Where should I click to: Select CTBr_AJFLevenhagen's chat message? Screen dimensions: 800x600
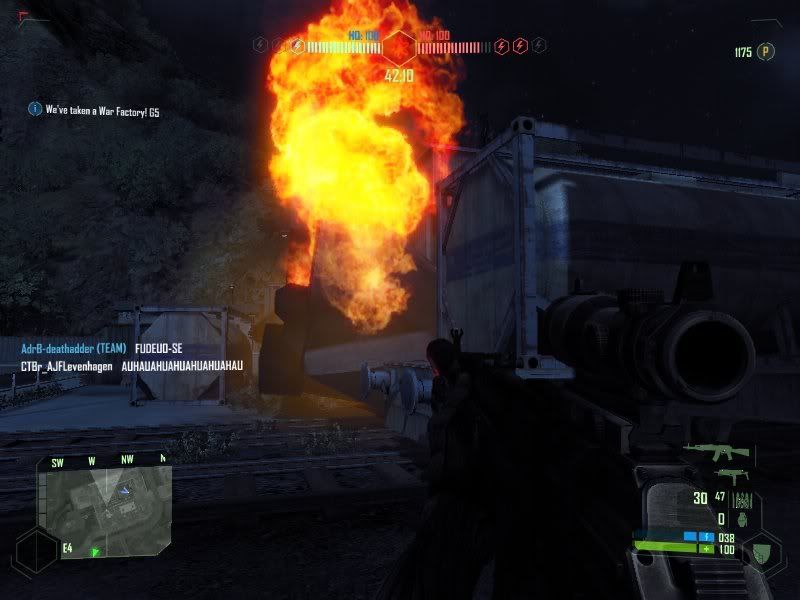click(132, 366)
